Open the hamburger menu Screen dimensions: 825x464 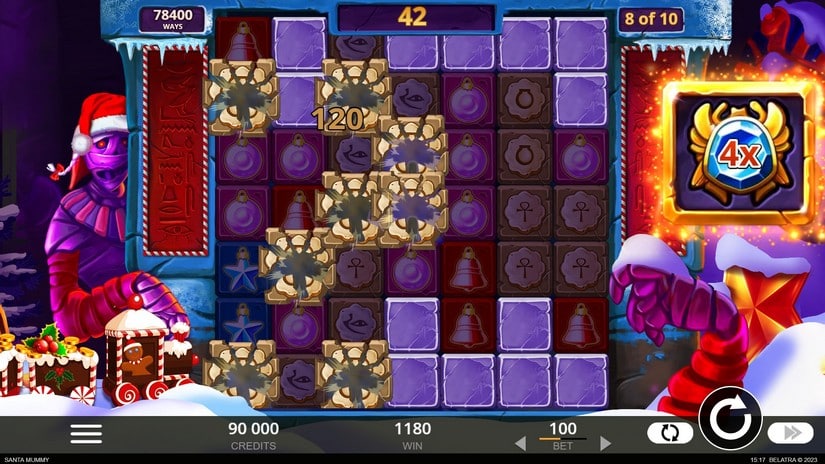pyautogui.click(x=86, y=433)
